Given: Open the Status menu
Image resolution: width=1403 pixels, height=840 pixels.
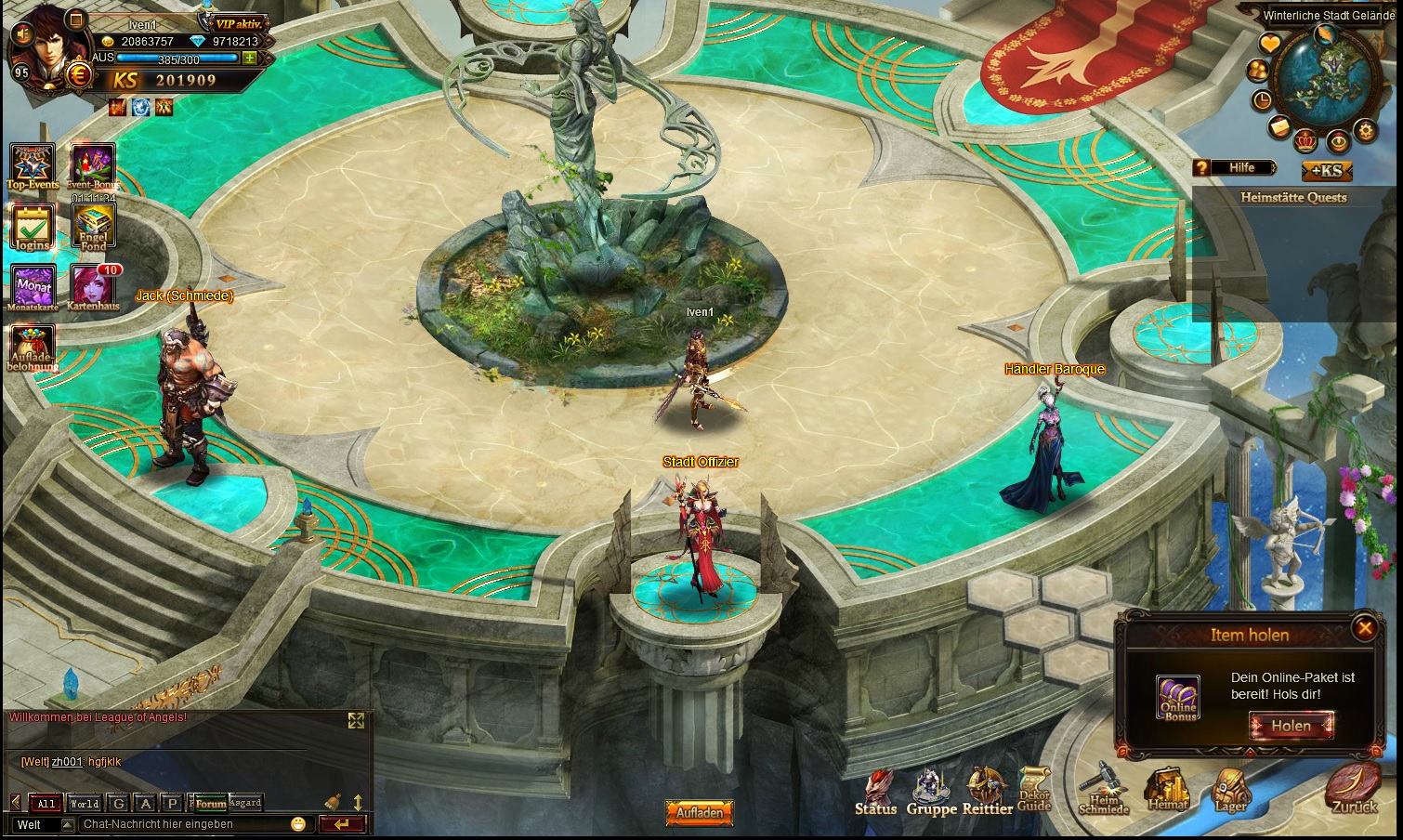Looking at the screenshot, I should pyautogui.click(x=876, y=792).
